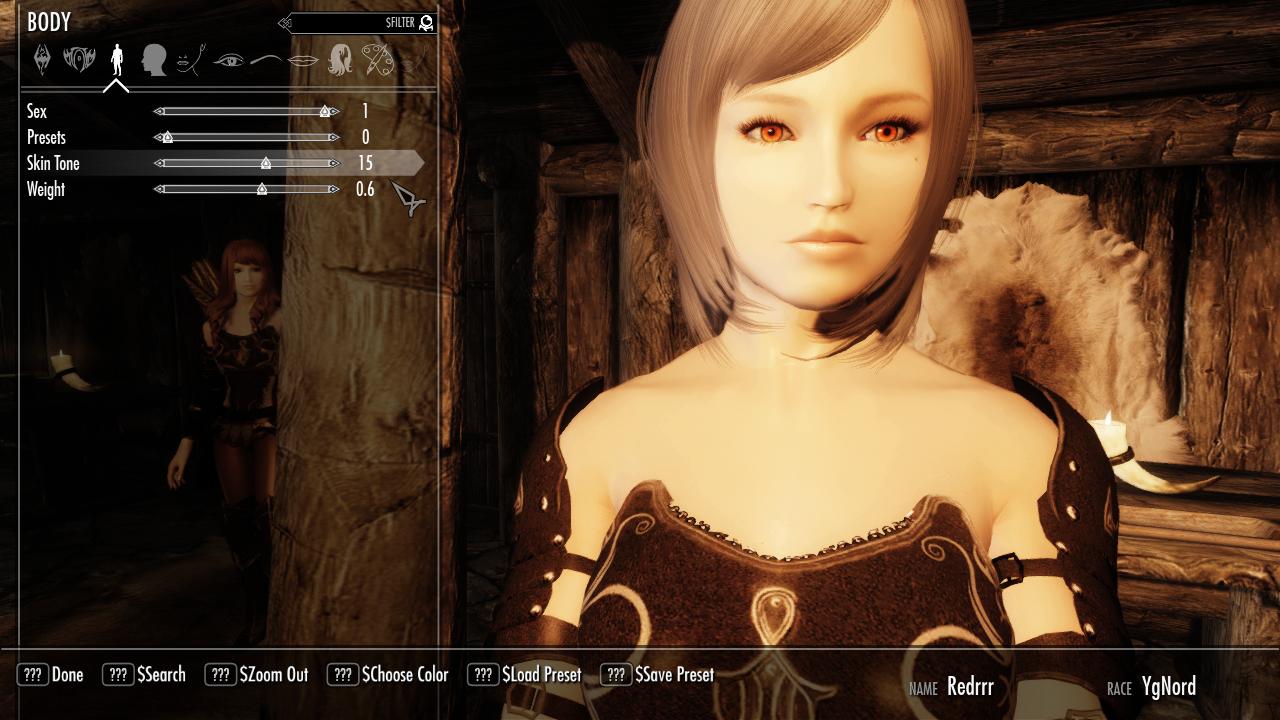Image resolution: width=1280 pixels, height=720 pixels.
Task: Switch to the eyes tab
Action: [228, 60]
